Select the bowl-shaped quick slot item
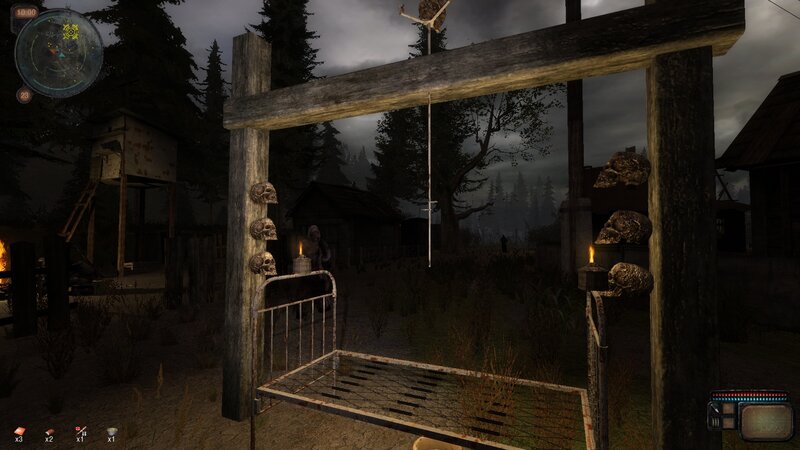The image size is (800, 450). pos(111,431)
